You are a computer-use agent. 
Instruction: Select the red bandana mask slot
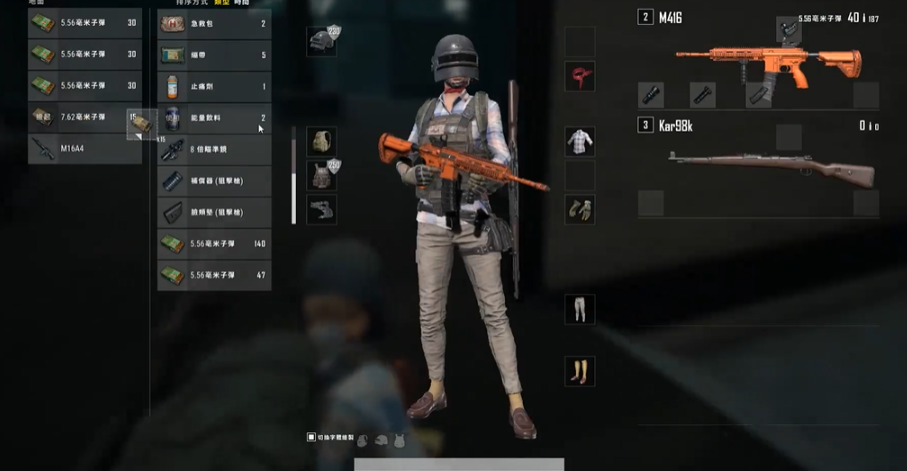(x=580, y=76)
